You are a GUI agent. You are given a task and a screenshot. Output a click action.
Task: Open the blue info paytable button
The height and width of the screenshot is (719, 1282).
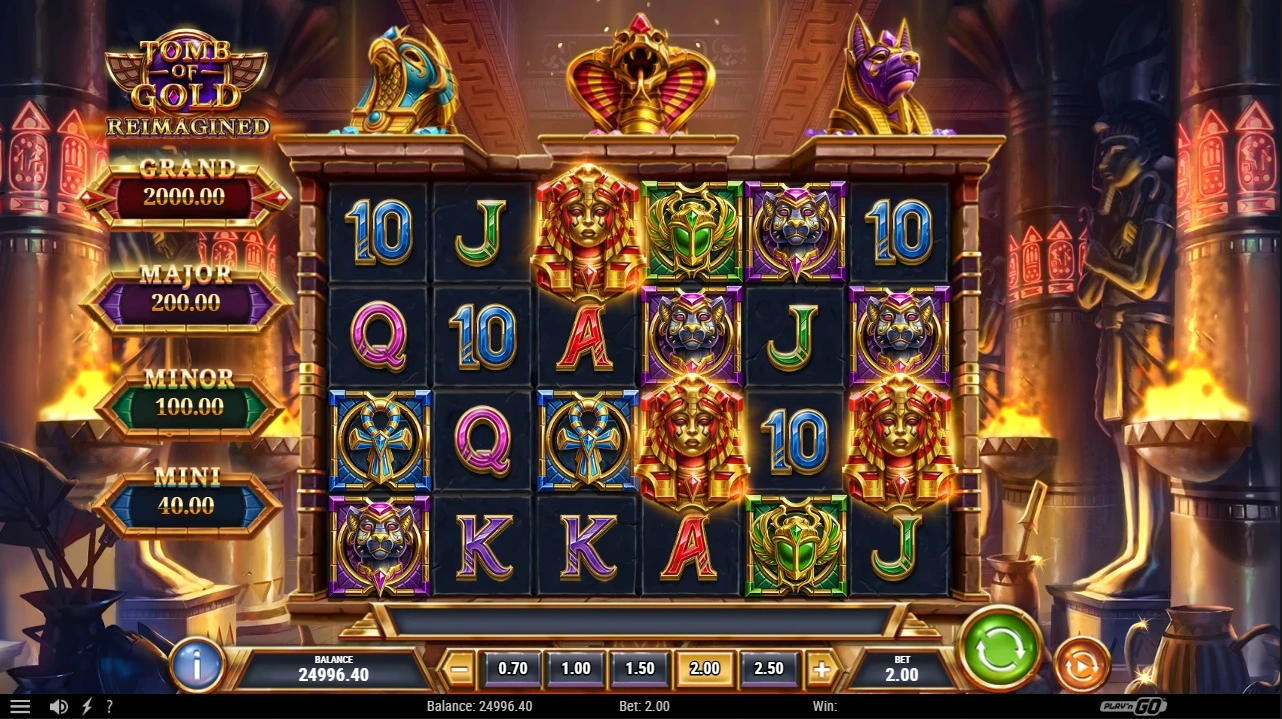[196, 664]
